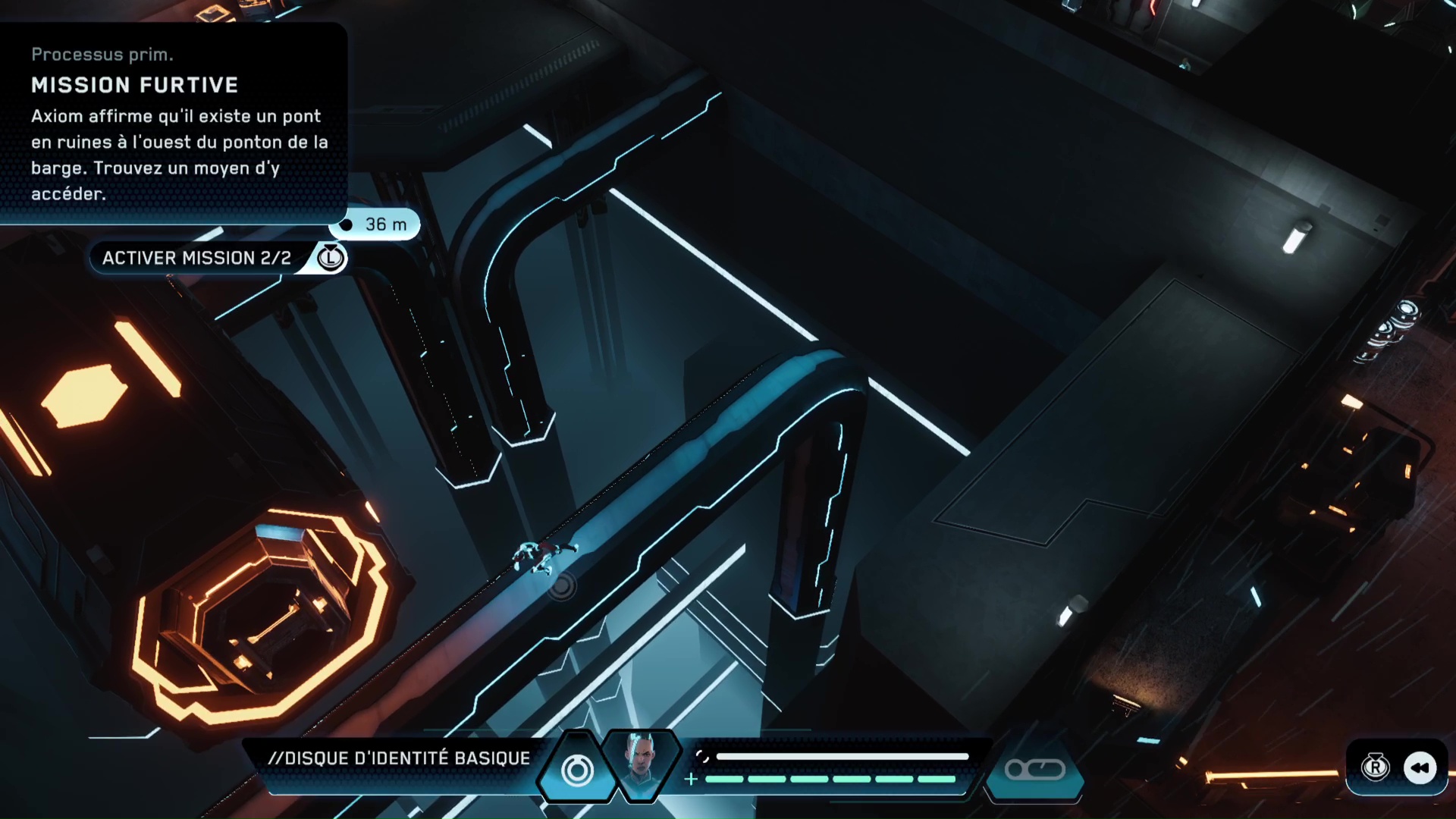Click the Mission Furtive title
Viewport: 1456px width, 819px height.
coord(136,86)
